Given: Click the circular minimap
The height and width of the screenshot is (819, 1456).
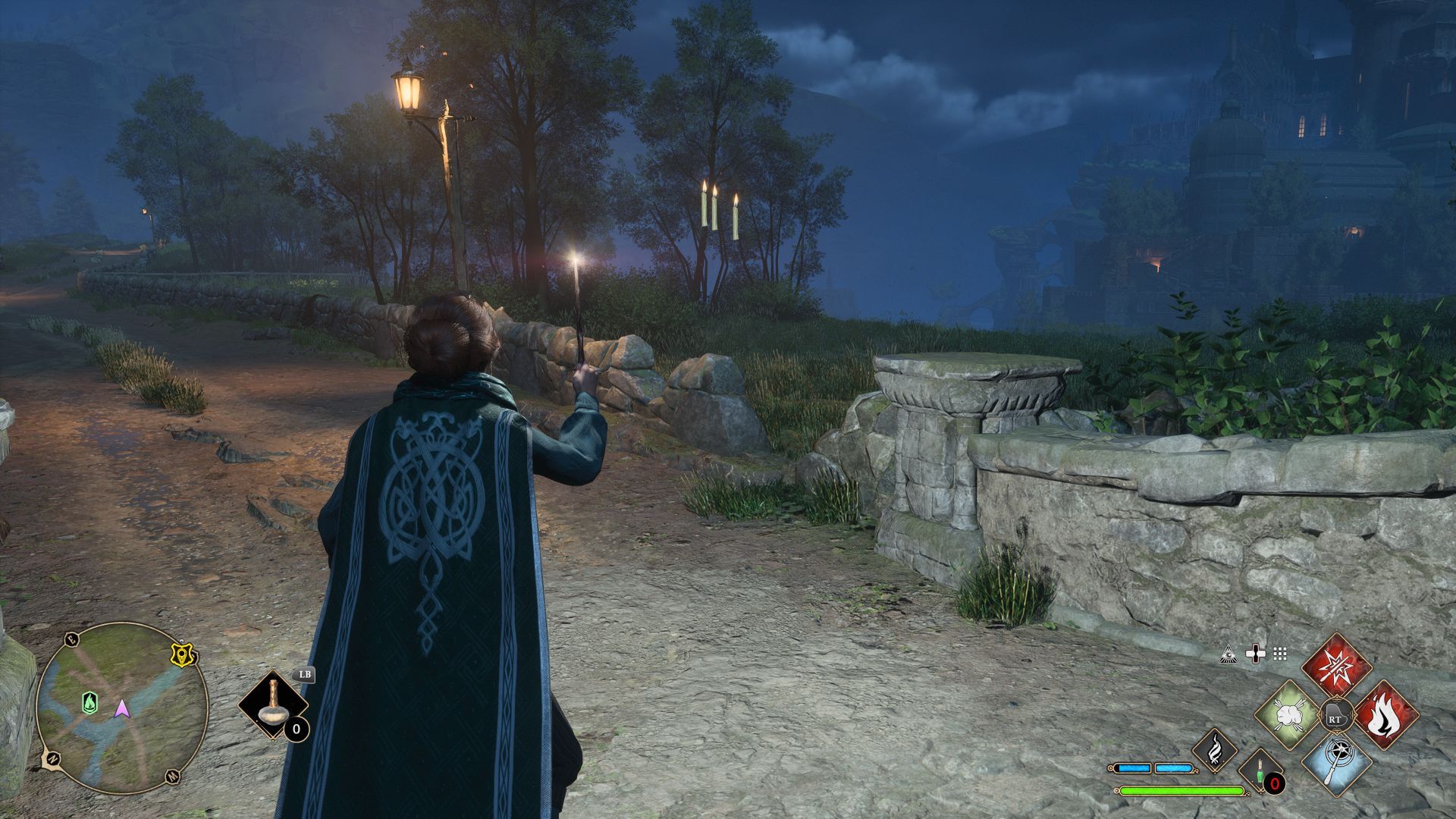Looking at the screenshot, I should pyautogui.click(x=122, y=708).
